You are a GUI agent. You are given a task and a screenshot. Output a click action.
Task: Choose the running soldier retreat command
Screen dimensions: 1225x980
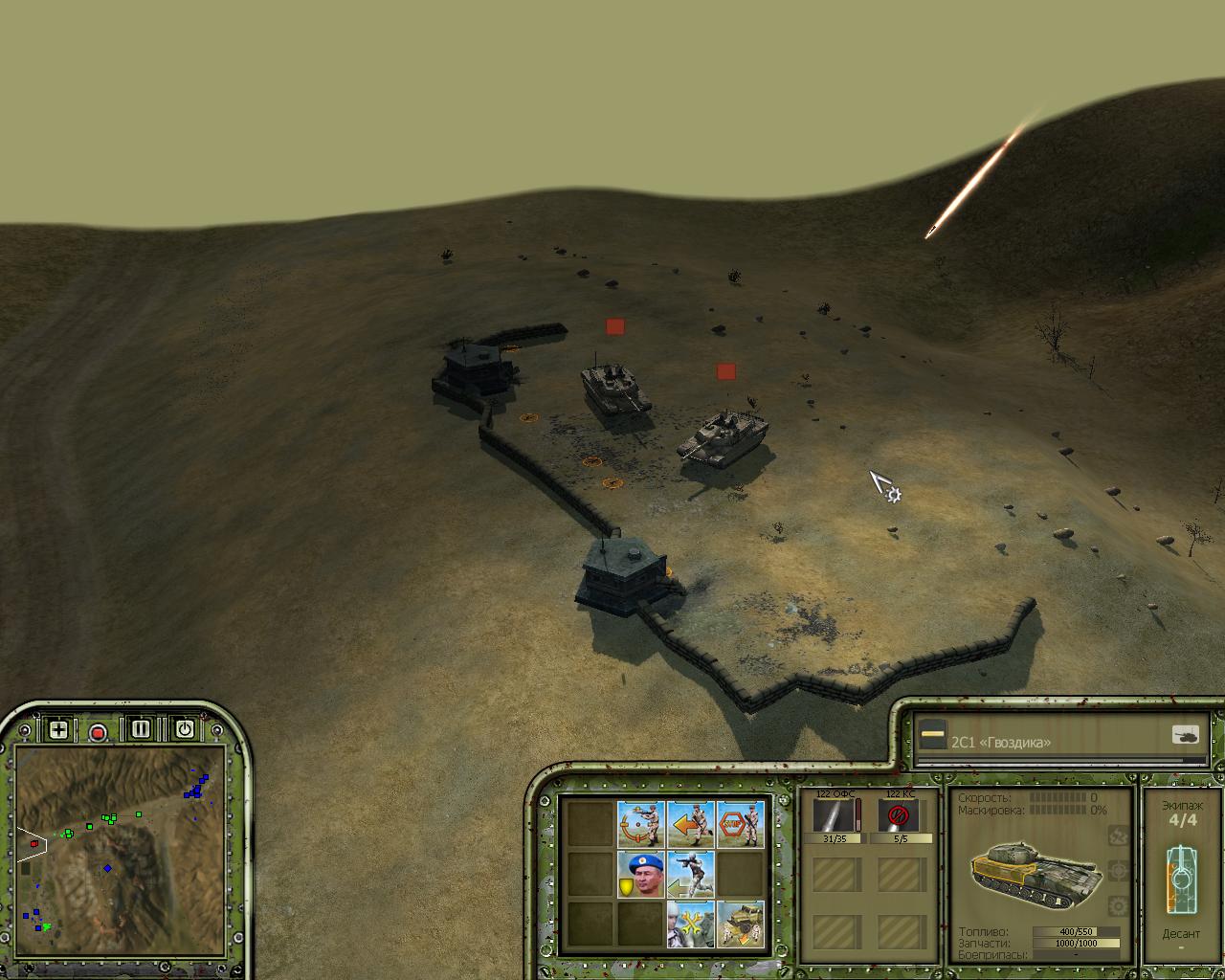pyautogui.click(x=690, y=875)
